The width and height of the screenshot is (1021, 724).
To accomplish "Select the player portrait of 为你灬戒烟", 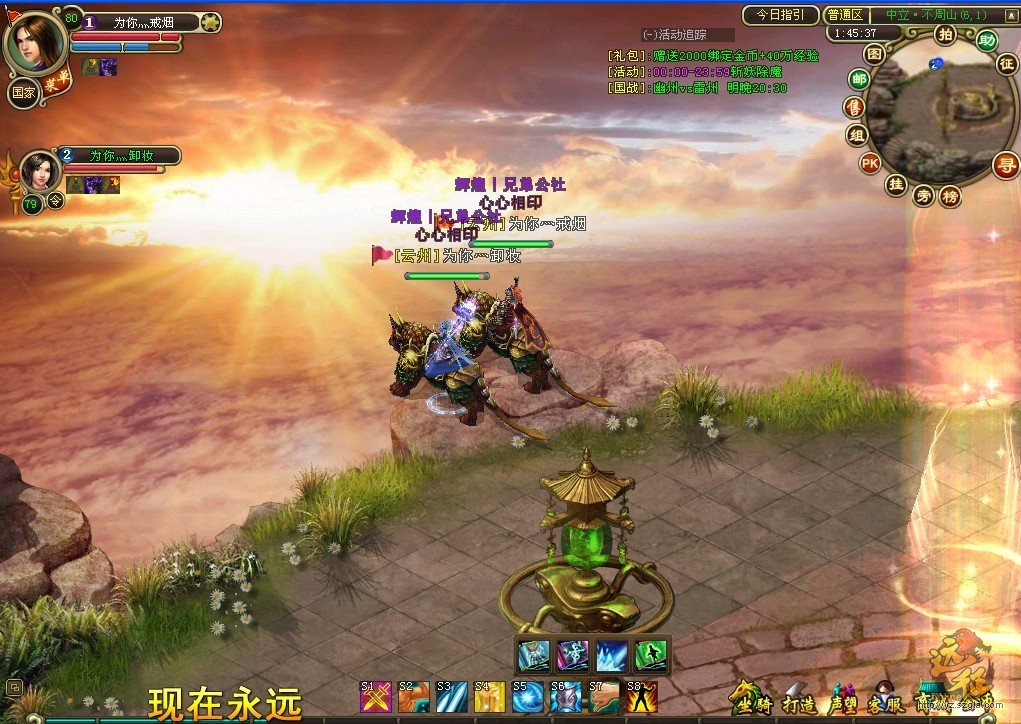I will (x=36, y=41).
